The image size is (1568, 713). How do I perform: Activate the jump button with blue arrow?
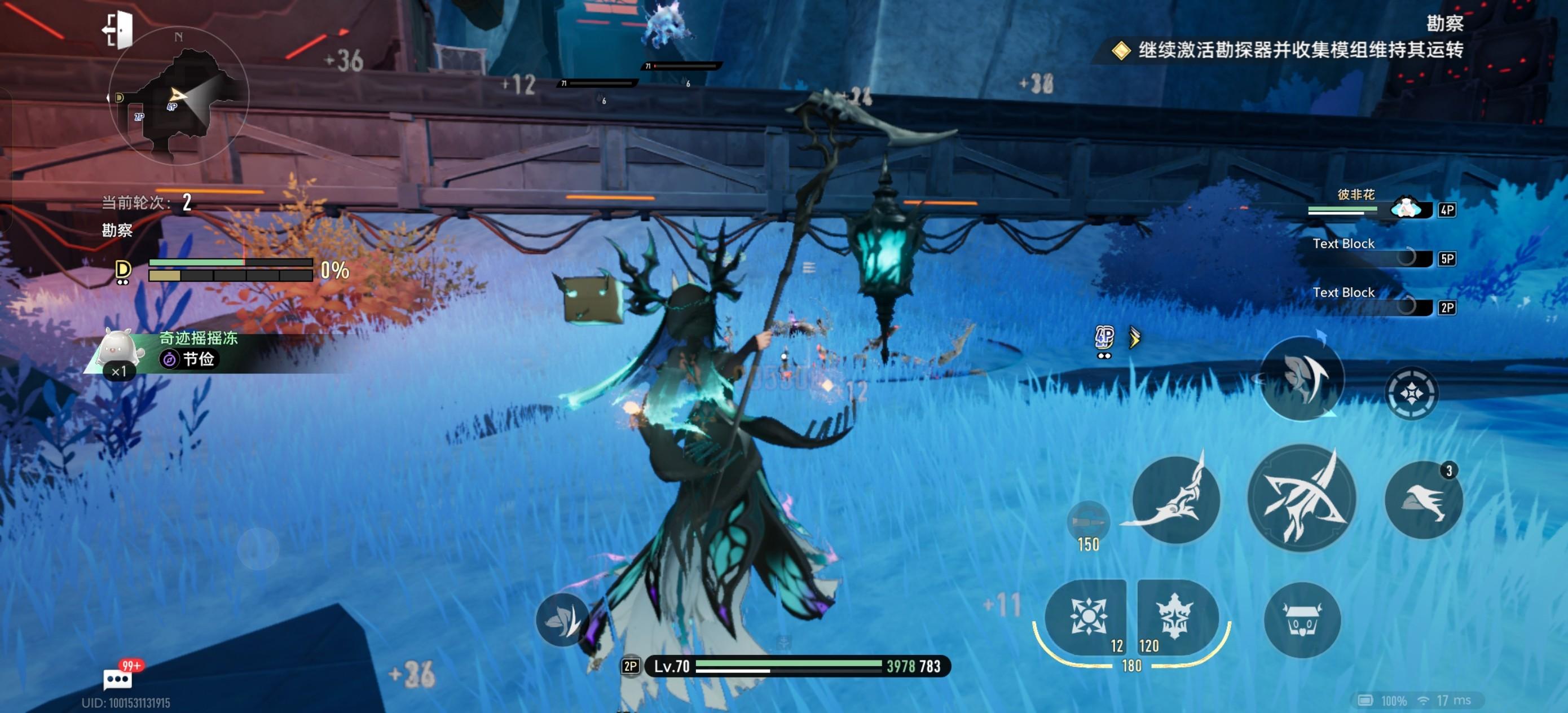point(1301,378)
